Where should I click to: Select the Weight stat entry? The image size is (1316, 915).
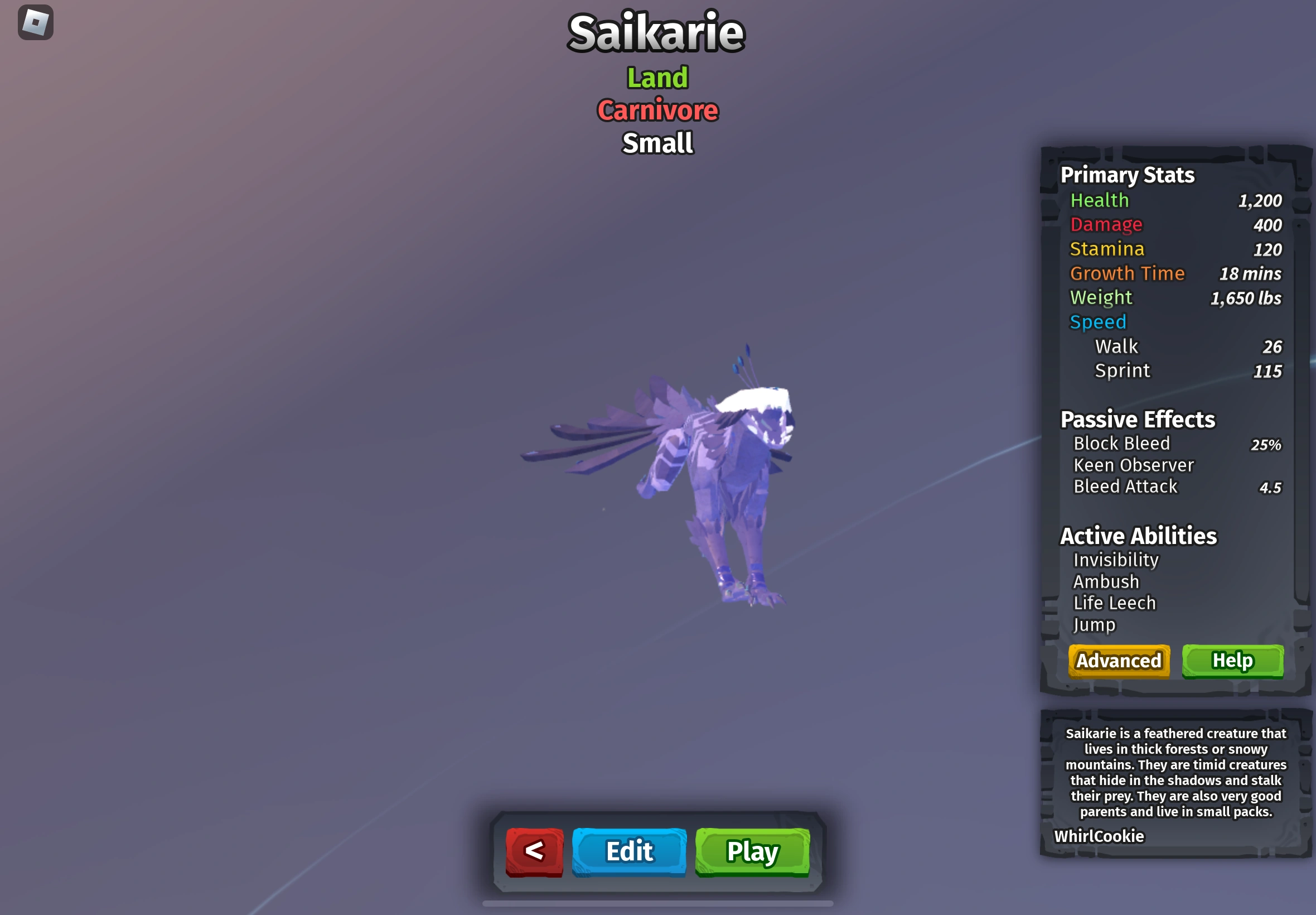tap(1101, 297)
